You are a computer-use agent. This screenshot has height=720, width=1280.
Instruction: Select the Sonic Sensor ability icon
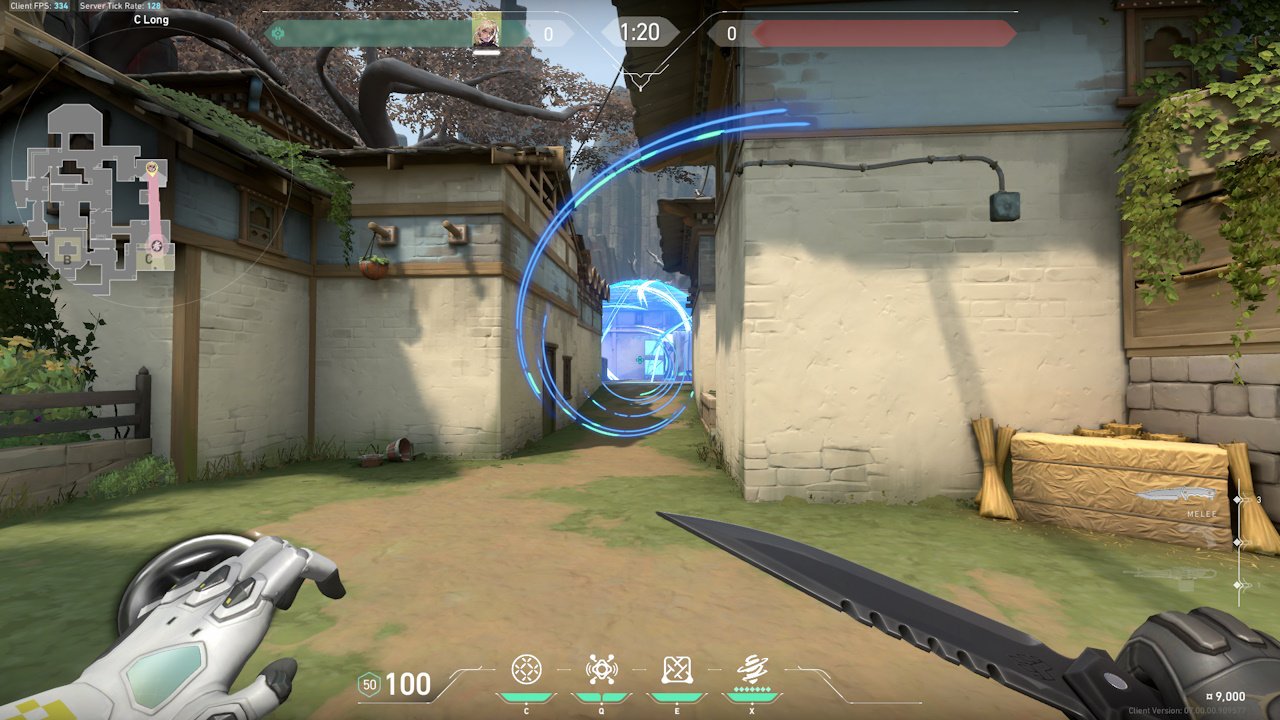coord(602,669)
